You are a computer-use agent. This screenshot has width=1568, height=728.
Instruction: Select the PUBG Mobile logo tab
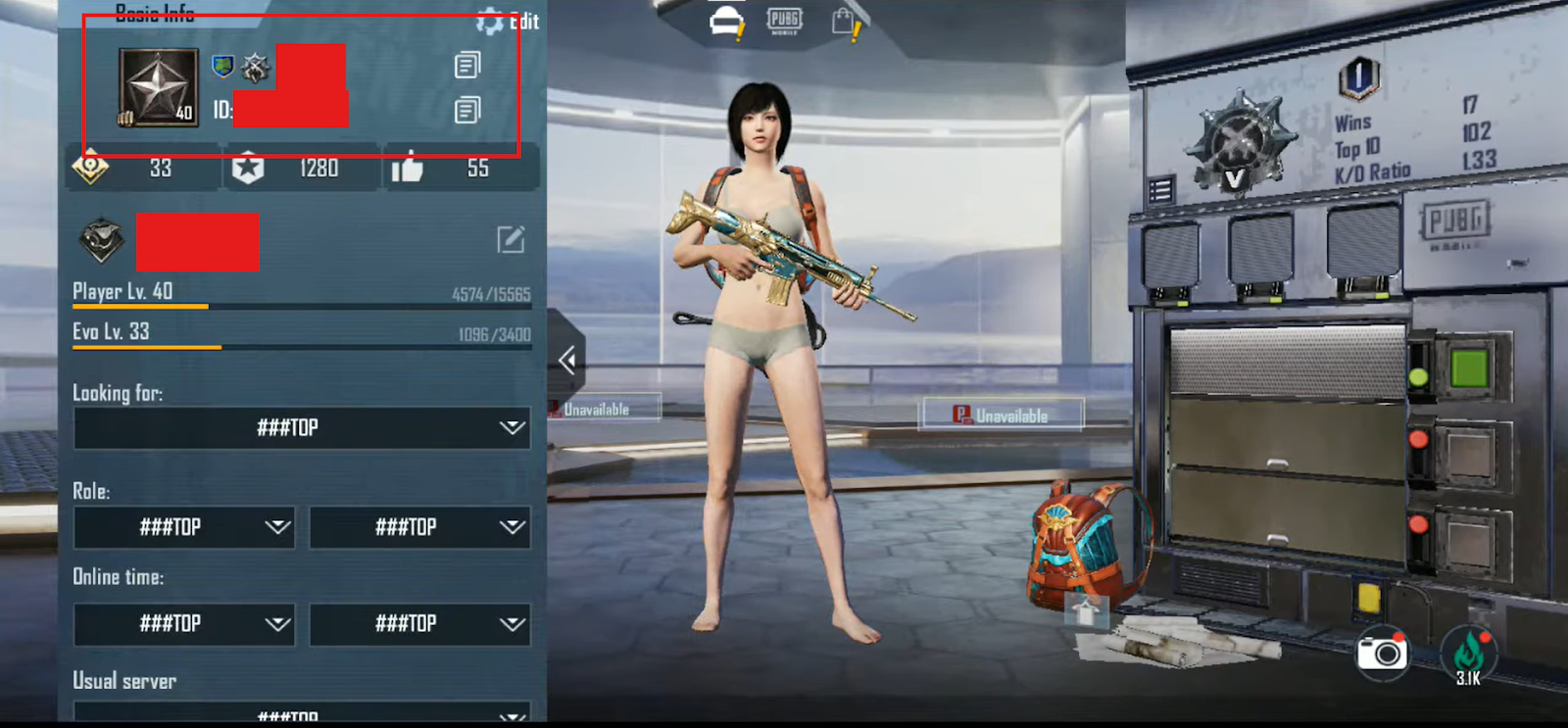click(784, 20)
